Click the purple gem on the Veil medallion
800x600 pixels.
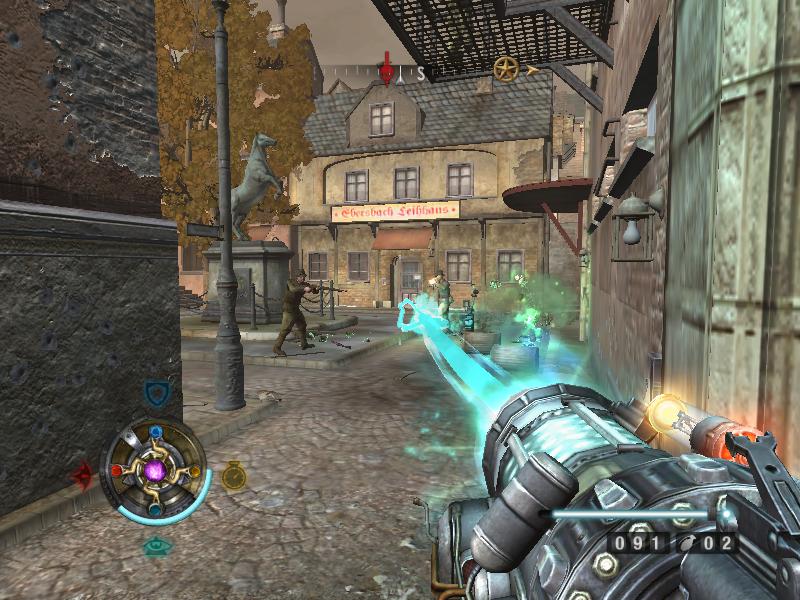tap(155, 470)
